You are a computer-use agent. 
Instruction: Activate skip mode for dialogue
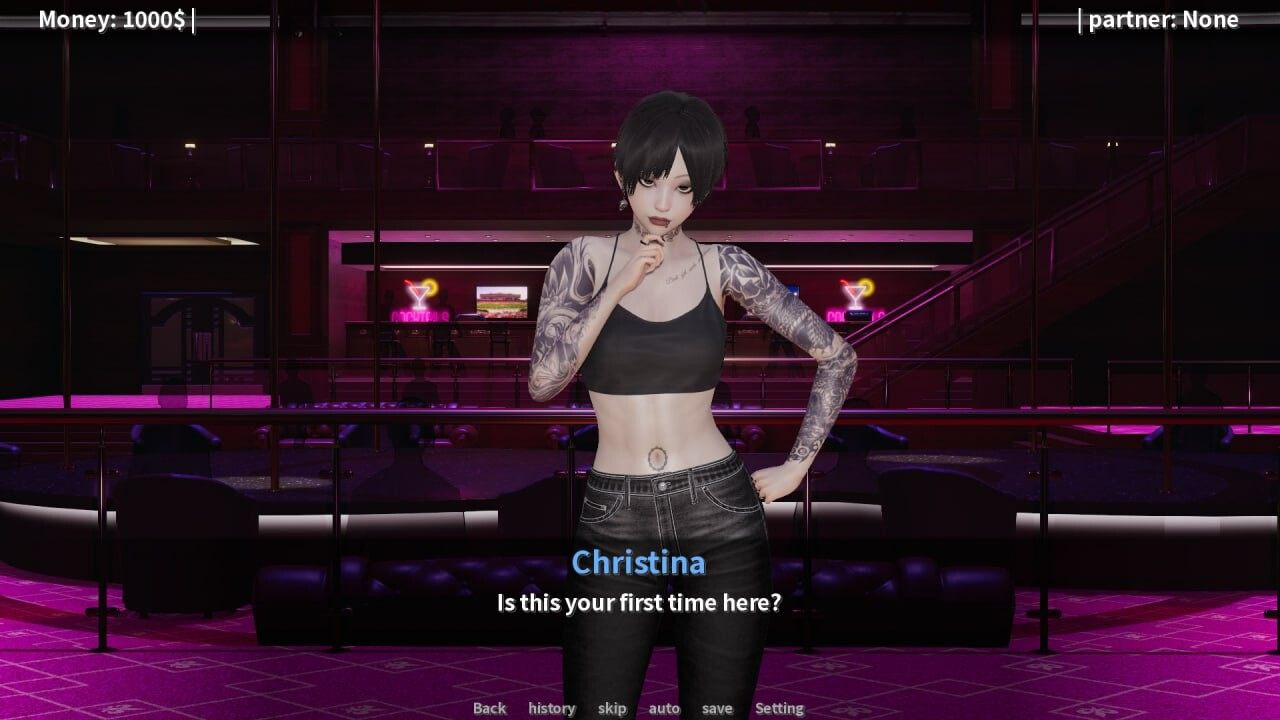tap(612, 708)
